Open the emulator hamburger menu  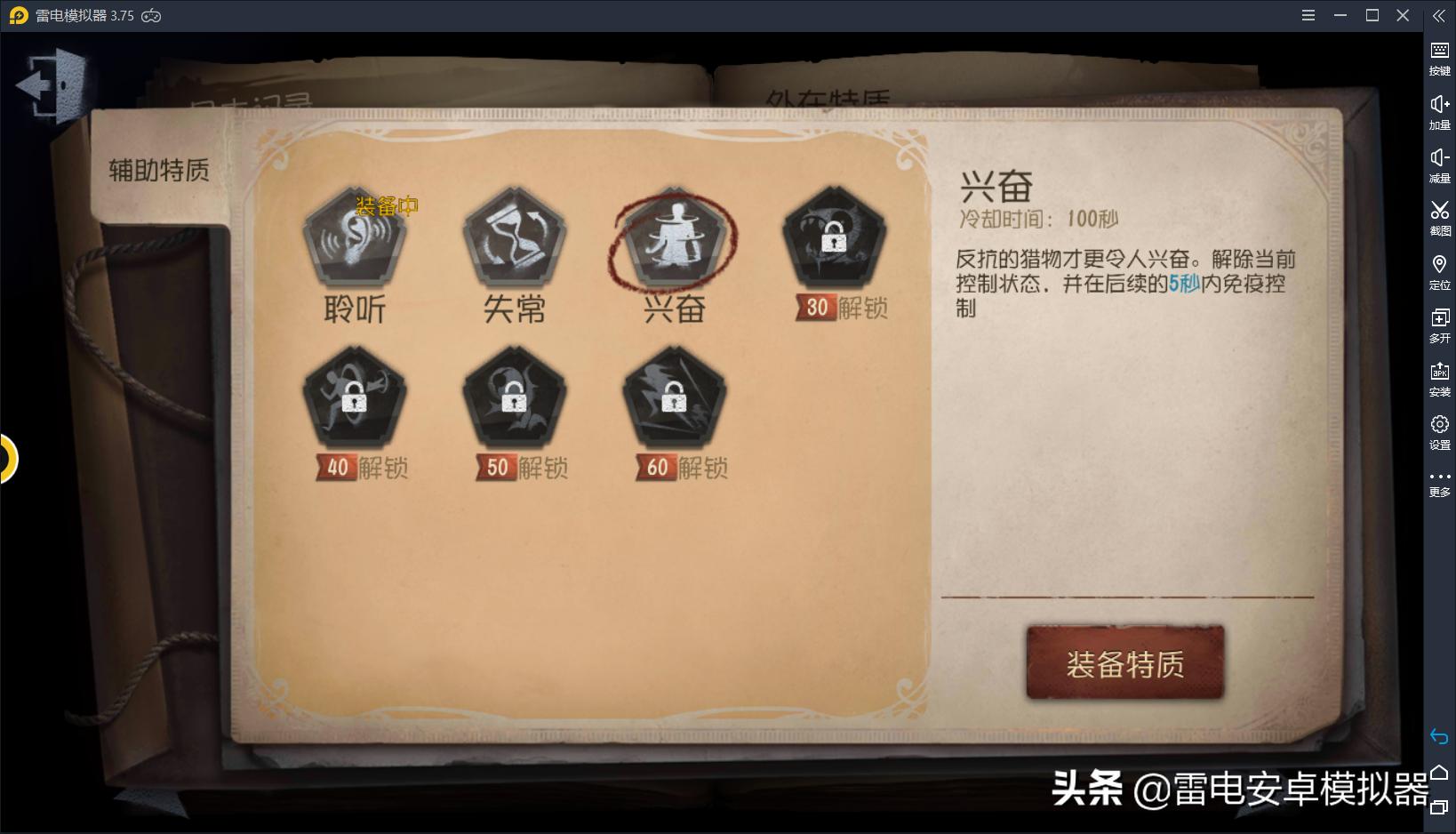click(x=1308, y=14)
